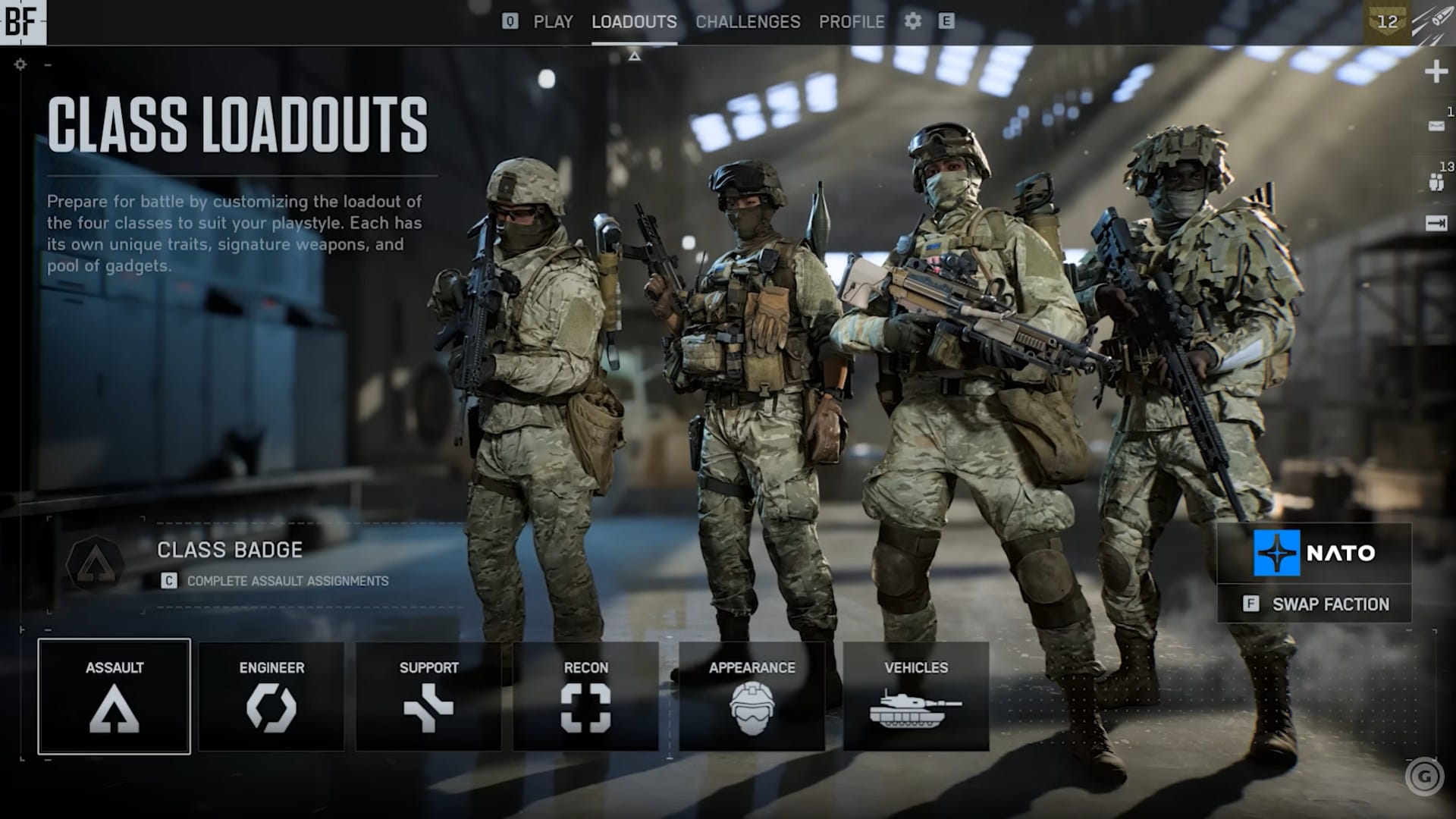1456x819 pixels.
Task: Choose the Engineer class tile
Action: point(271,696)
